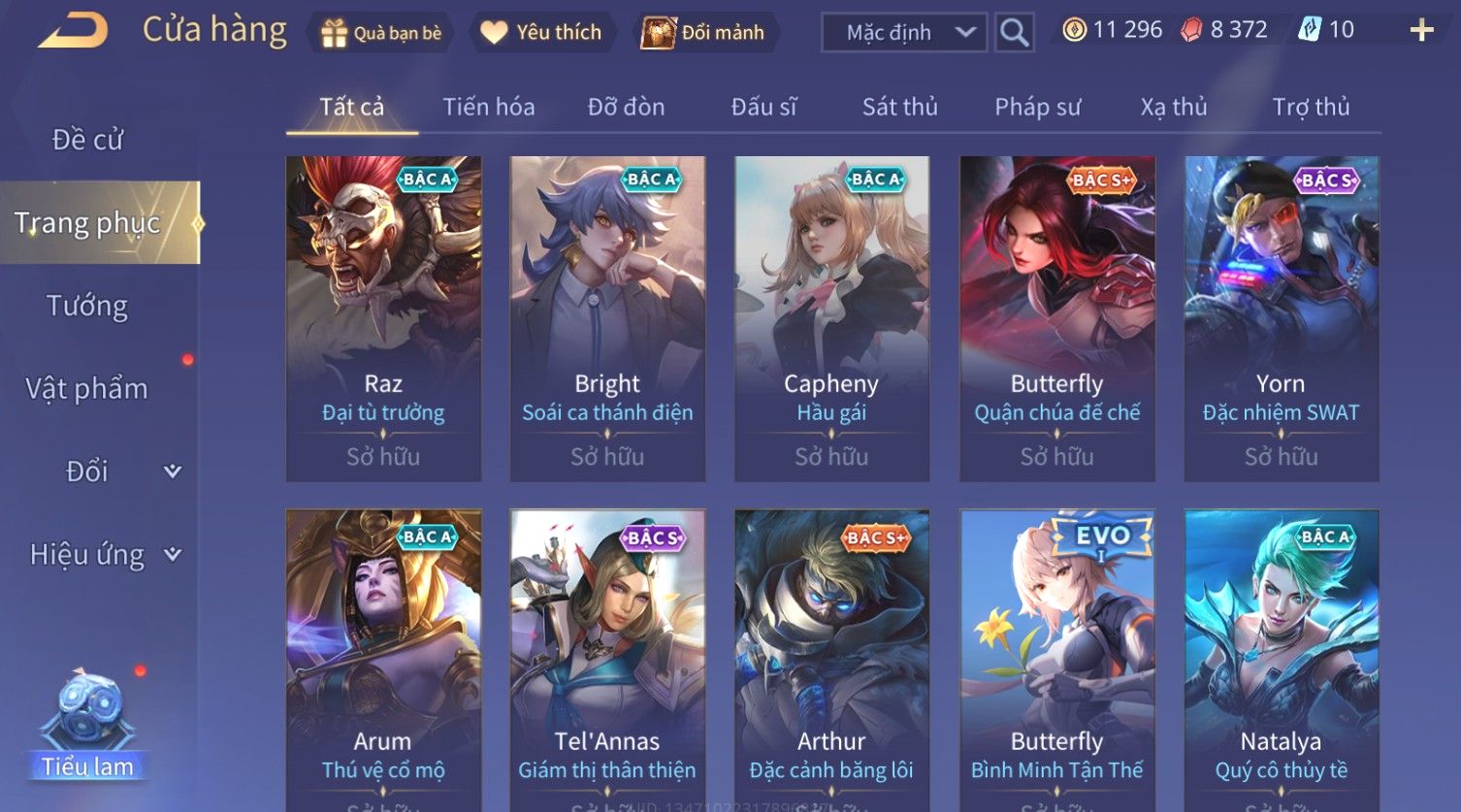Open Quà bạn bè gift menu
The image size is (1461, 812).
[381, 33]
